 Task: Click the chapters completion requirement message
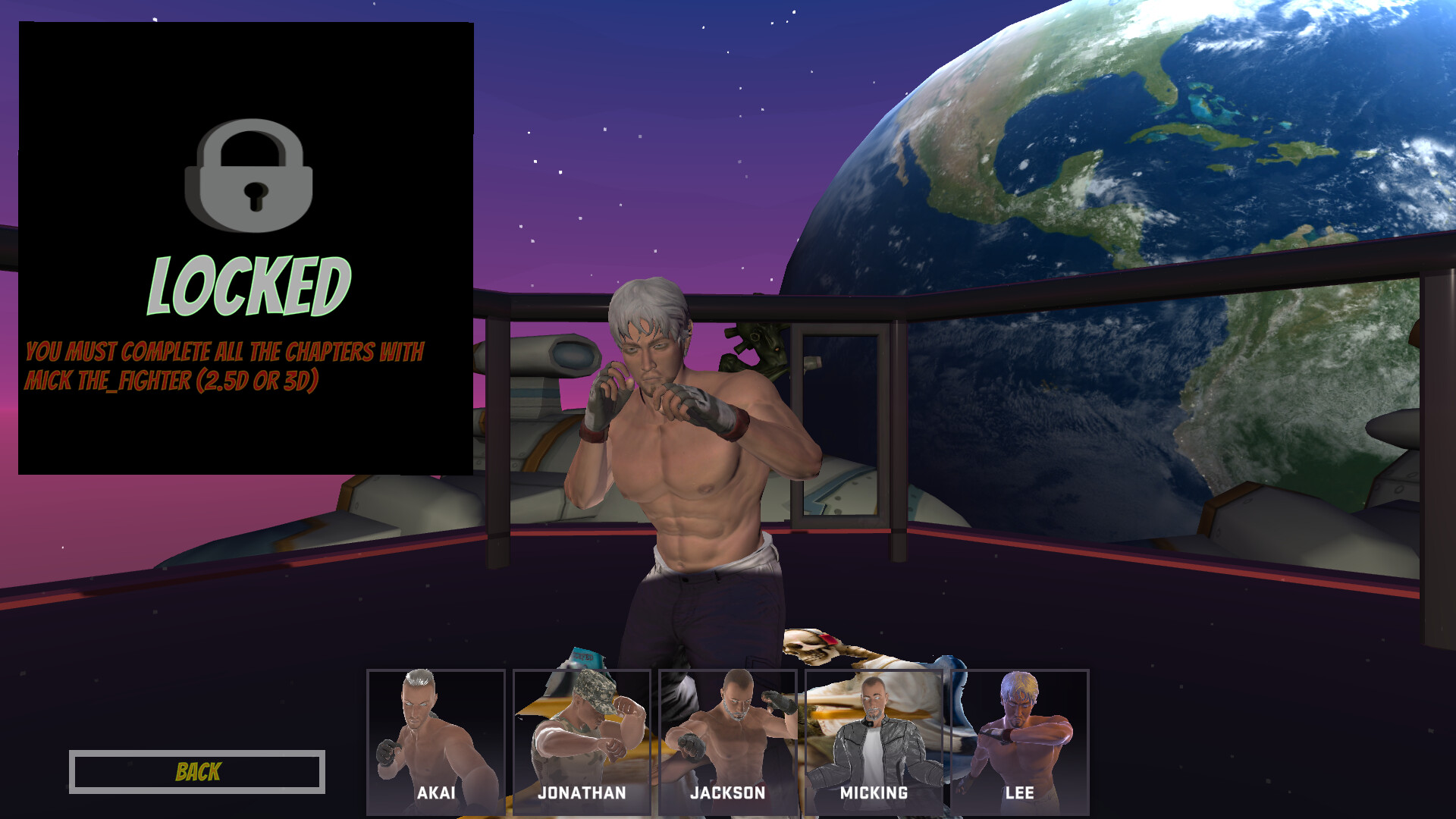(x=225, y=366)
